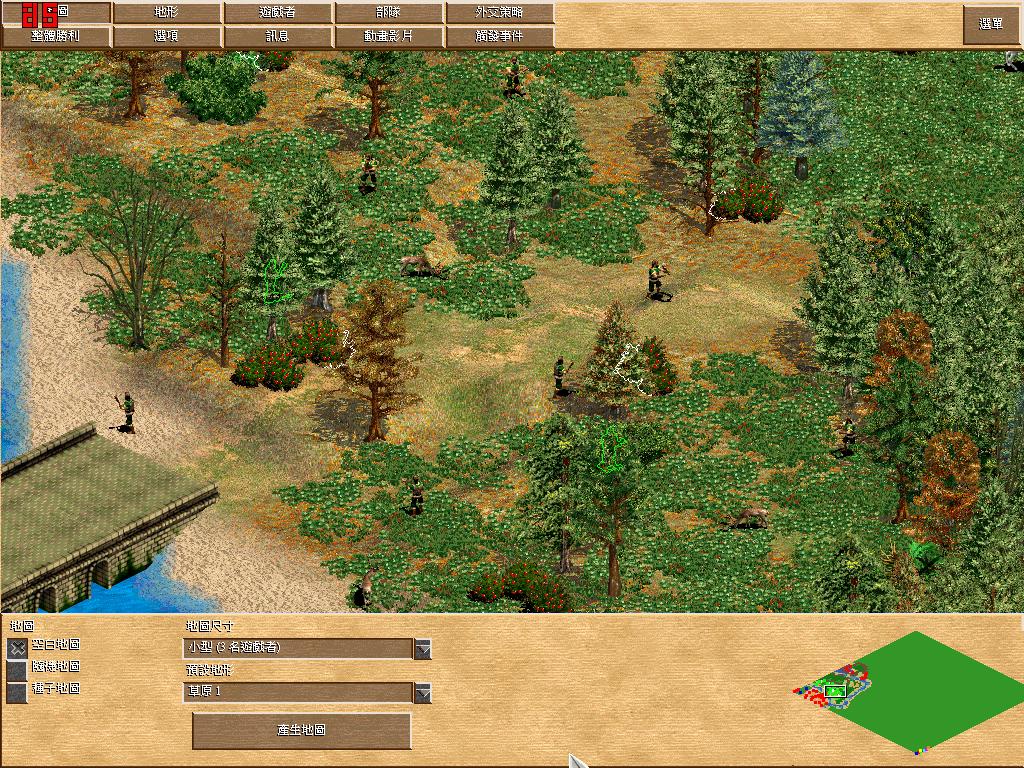The height and width of the screenshot is (768, 1024).
Task: Select the 外交策略 (Diplomacy) tab
Action: point(499,13)
